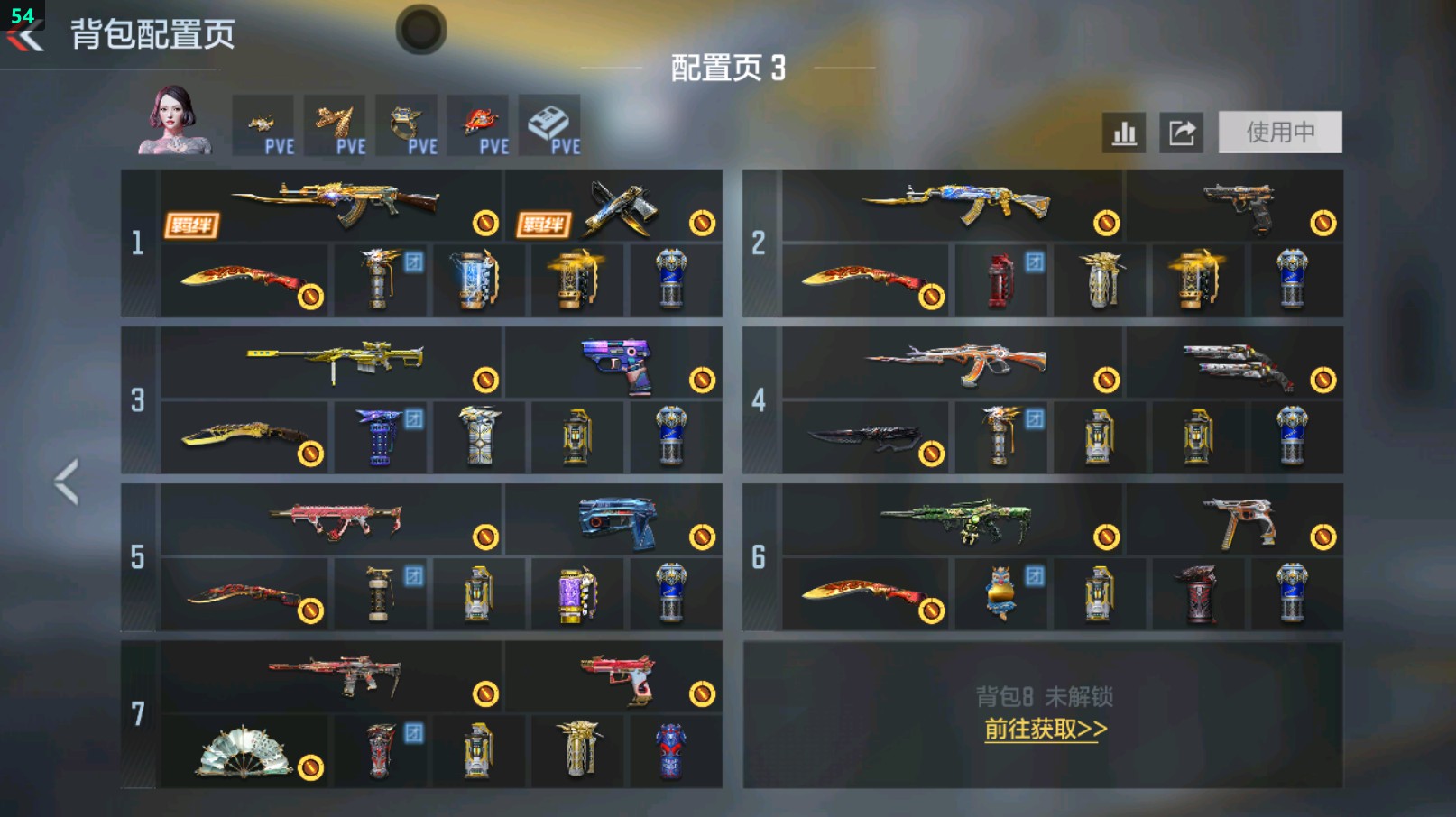Screen dimensions: 1456x817
Task: Open the golden ring PVE item slot
Action: (x=410, y=124)
